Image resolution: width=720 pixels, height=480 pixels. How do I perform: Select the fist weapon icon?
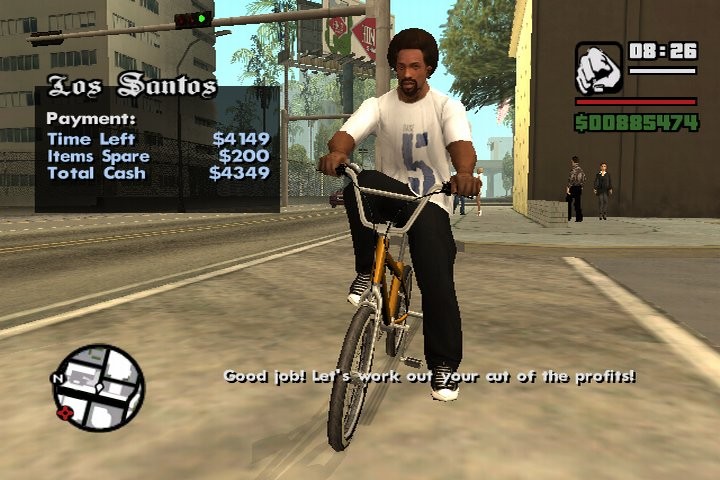[598, 68]
